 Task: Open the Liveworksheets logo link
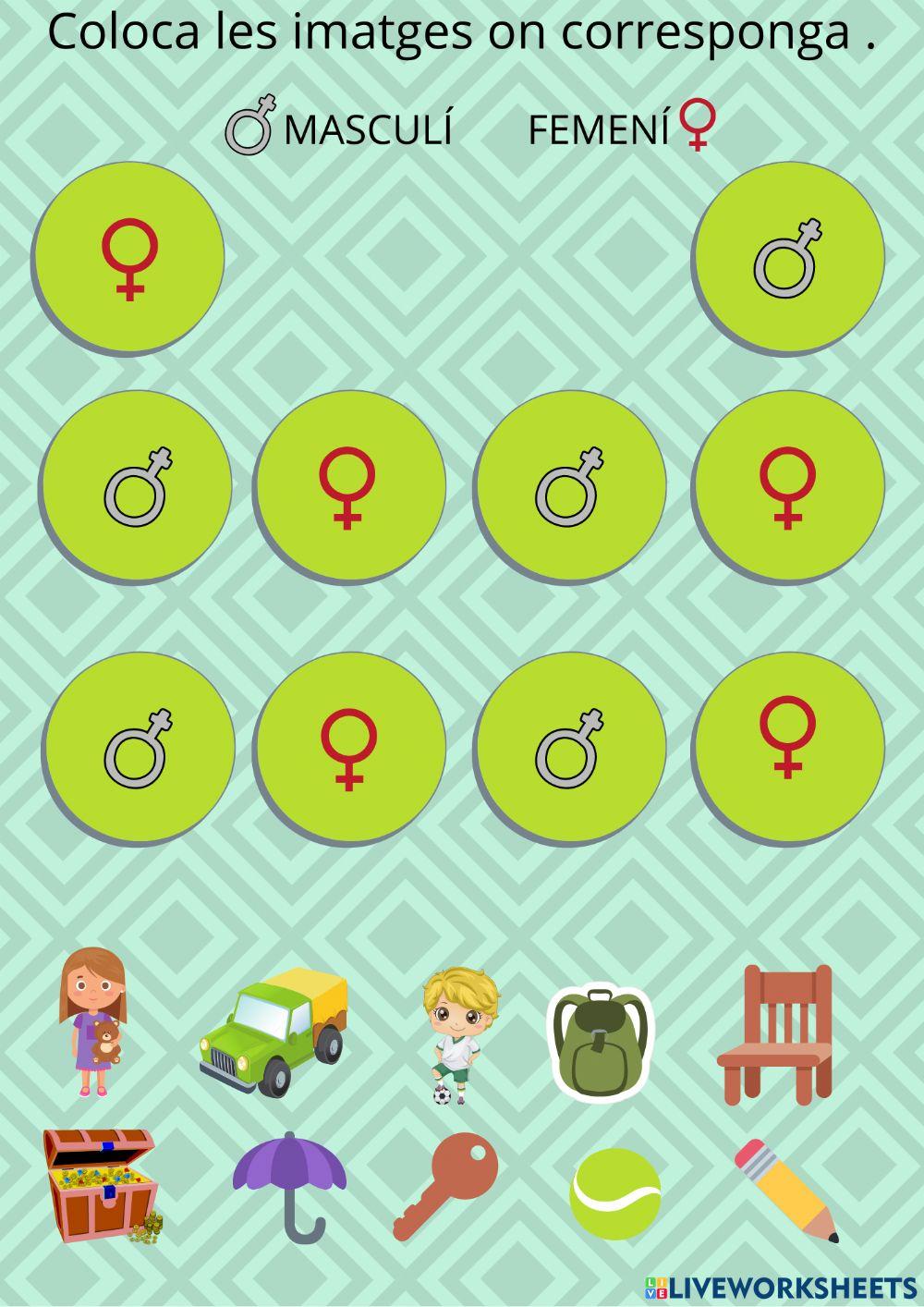(x=781, y=1287)
